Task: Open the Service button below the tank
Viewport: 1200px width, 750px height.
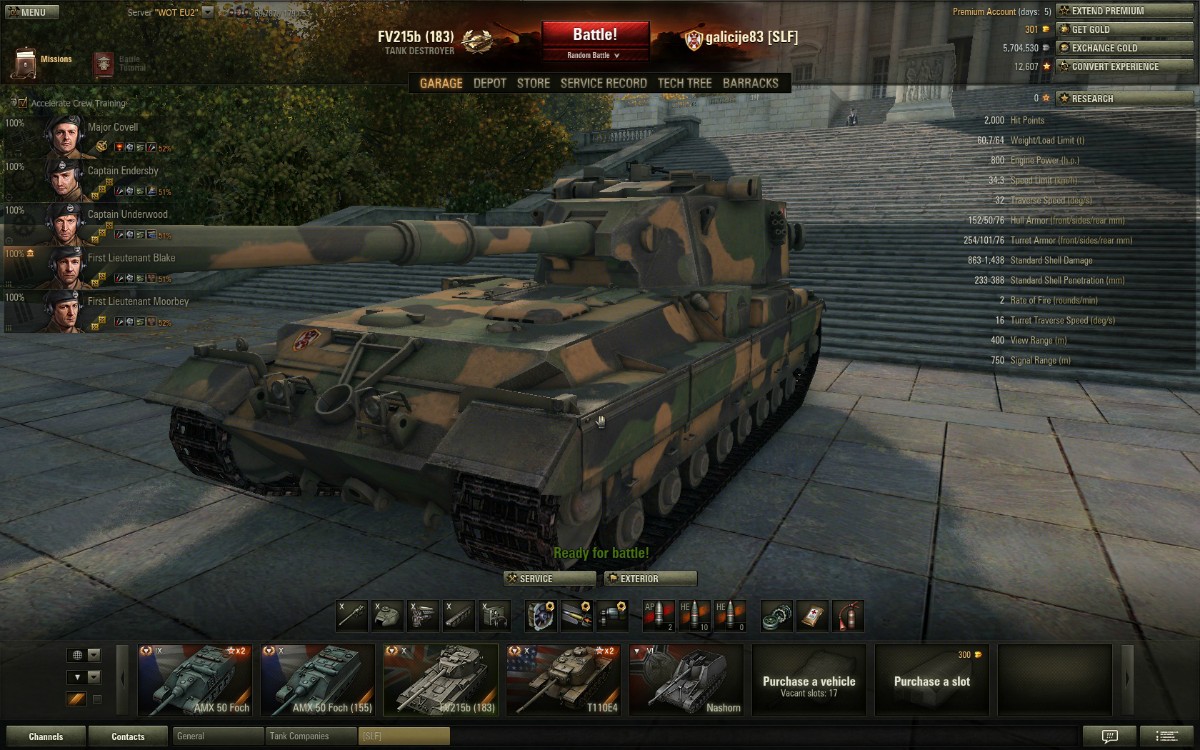Action: [549, 578]
